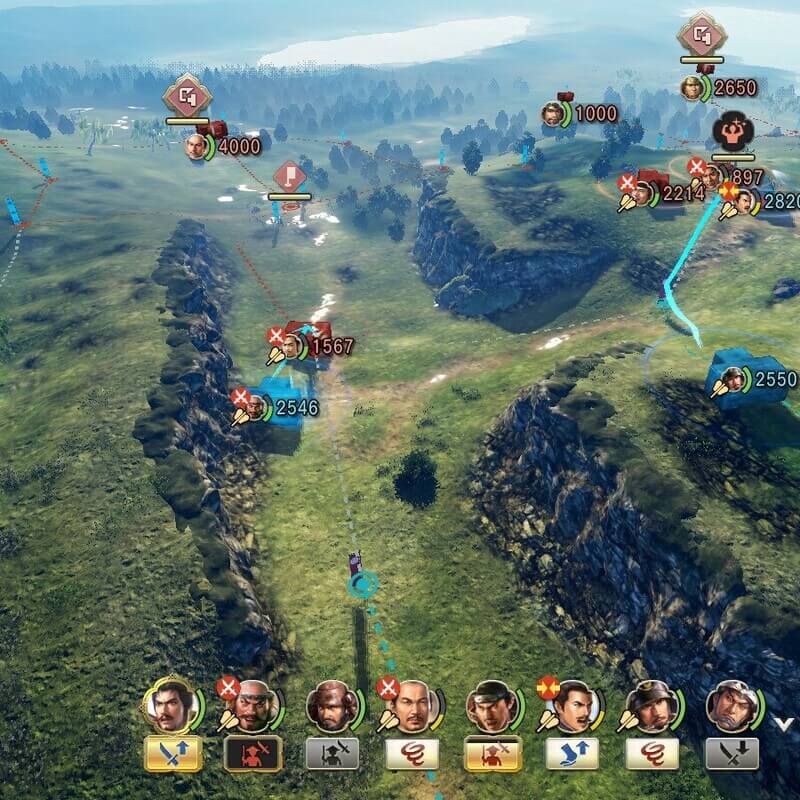Image resolution: width=800 pixels, height=800 pixels.
Task: Activate the blue upward-arrows tactic button
Action: [571, 753]
